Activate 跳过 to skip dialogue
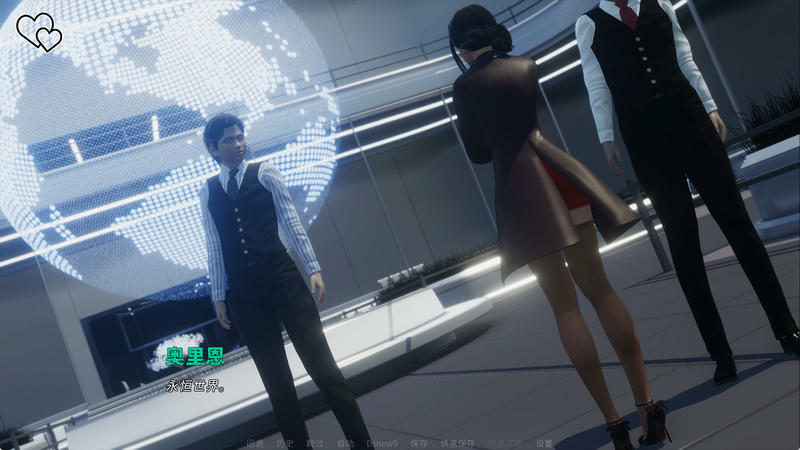800x450 pixels. click(x=315, y=443)
